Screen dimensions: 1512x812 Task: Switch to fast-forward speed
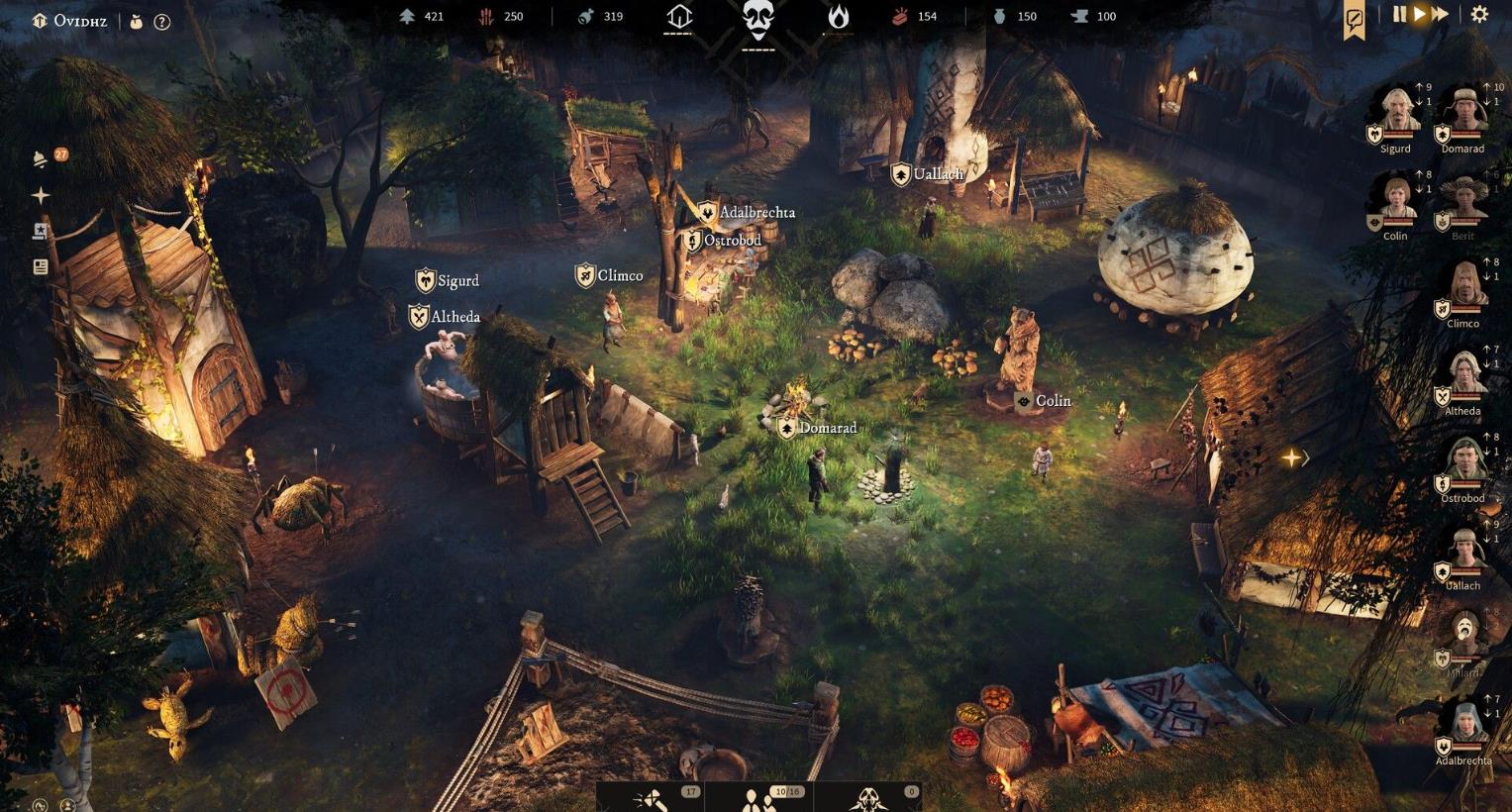click(1441, 15)
